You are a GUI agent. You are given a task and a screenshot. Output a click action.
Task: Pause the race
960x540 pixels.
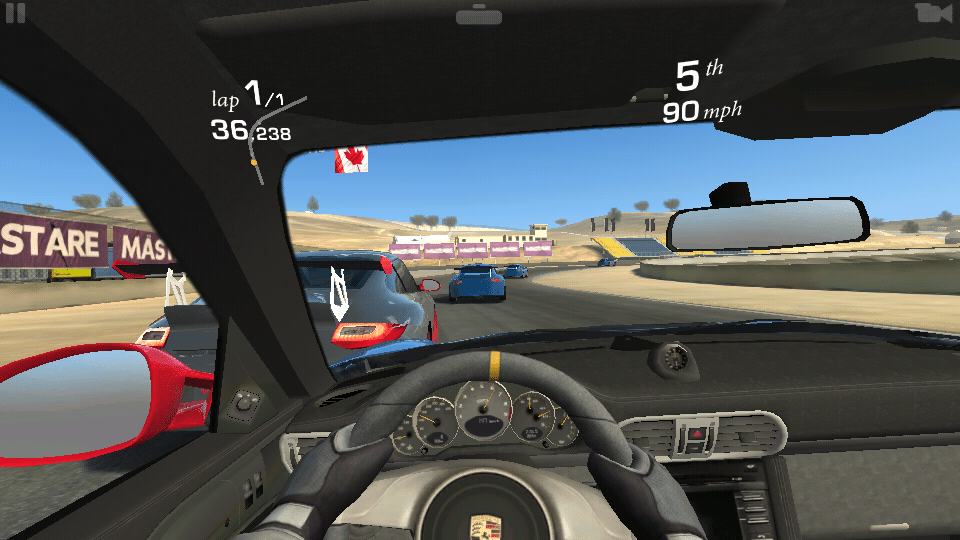(x=14, y=13)
